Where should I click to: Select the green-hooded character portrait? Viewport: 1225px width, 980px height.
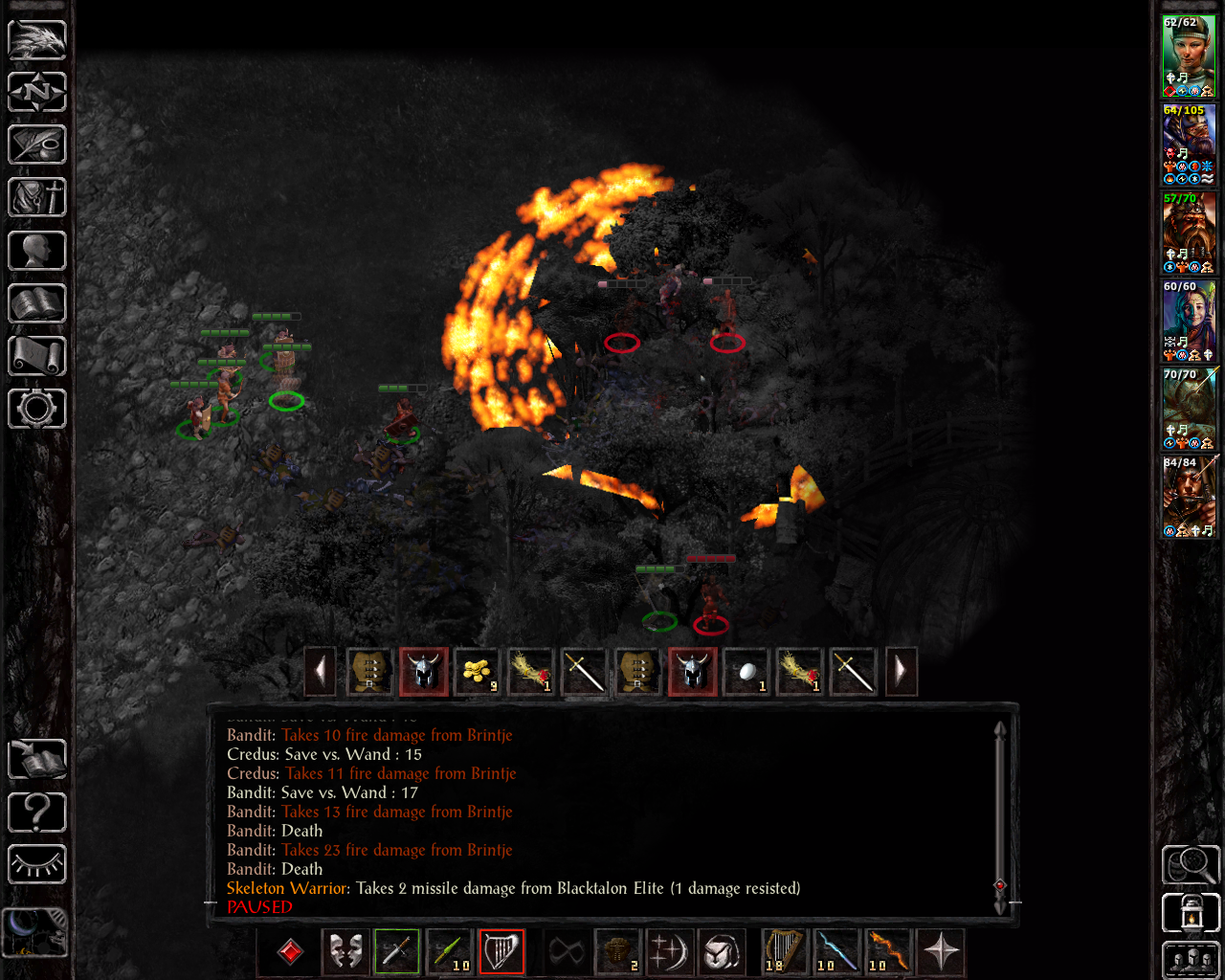coord(1189,56)
